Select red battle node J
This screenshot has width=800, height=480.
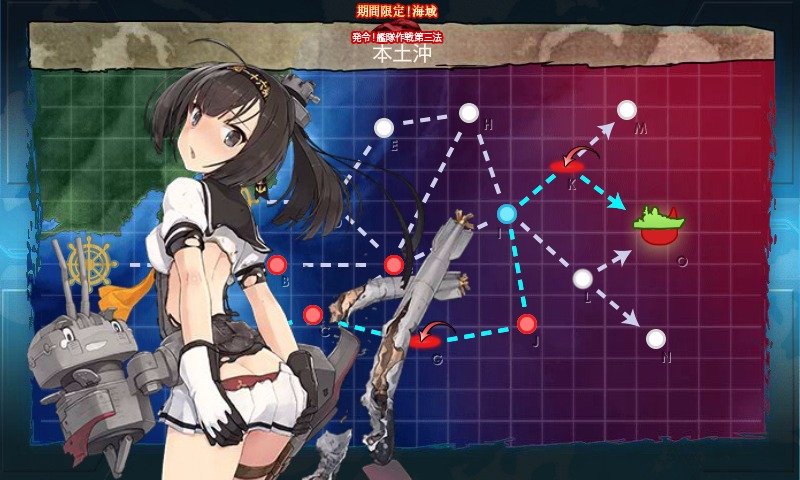pos(527,323)
